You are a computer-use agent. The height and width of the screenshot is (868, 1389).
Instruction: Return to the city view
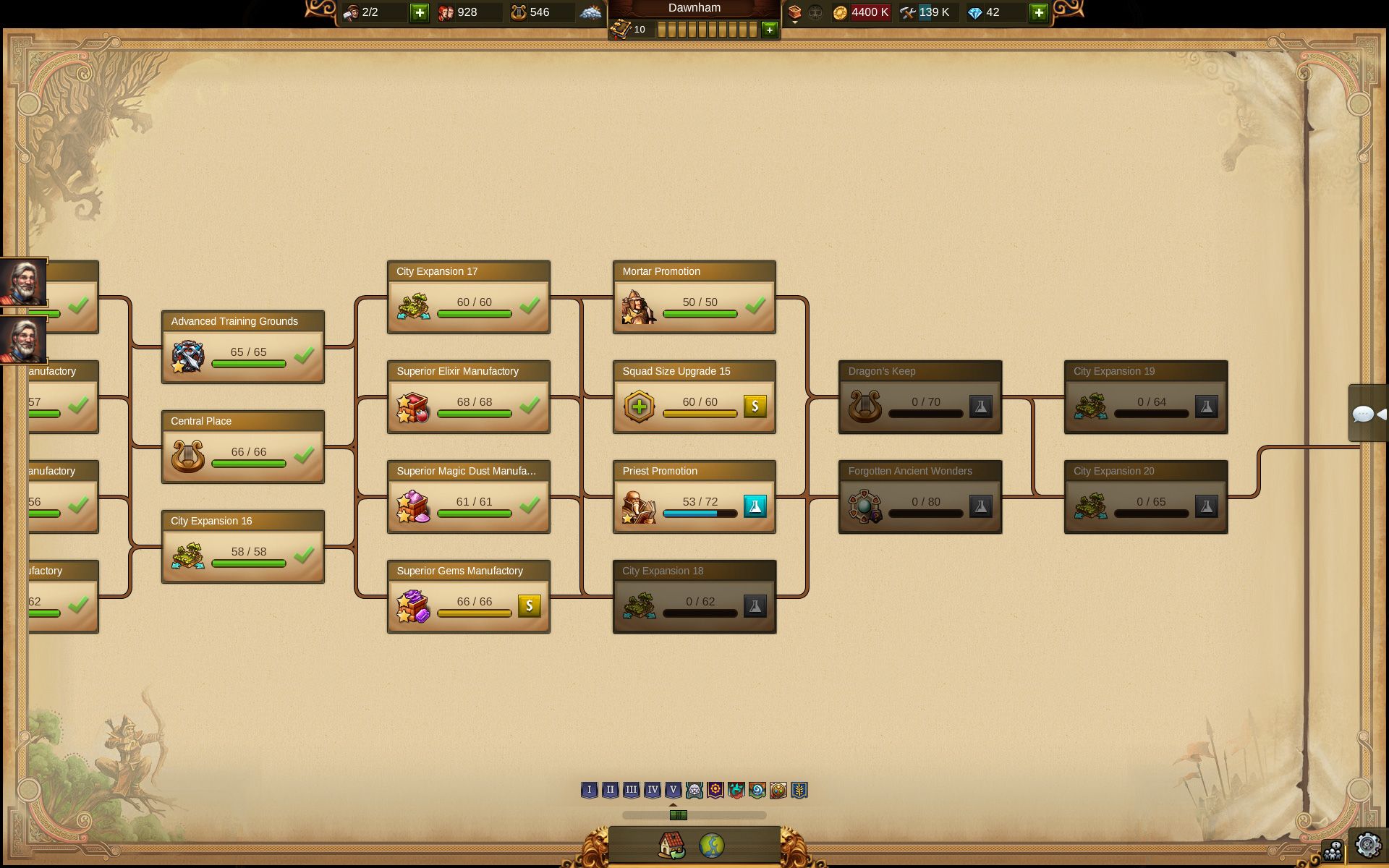(x=671, y=845)
